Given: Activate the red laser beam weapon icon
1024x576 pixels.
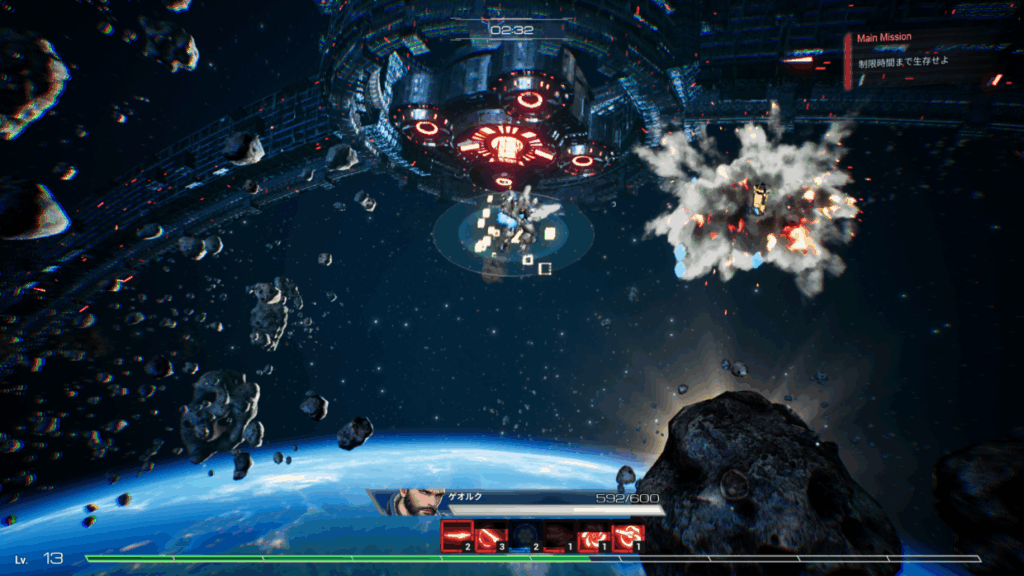Looking at the screenshot, I should [x=457, y=537].
